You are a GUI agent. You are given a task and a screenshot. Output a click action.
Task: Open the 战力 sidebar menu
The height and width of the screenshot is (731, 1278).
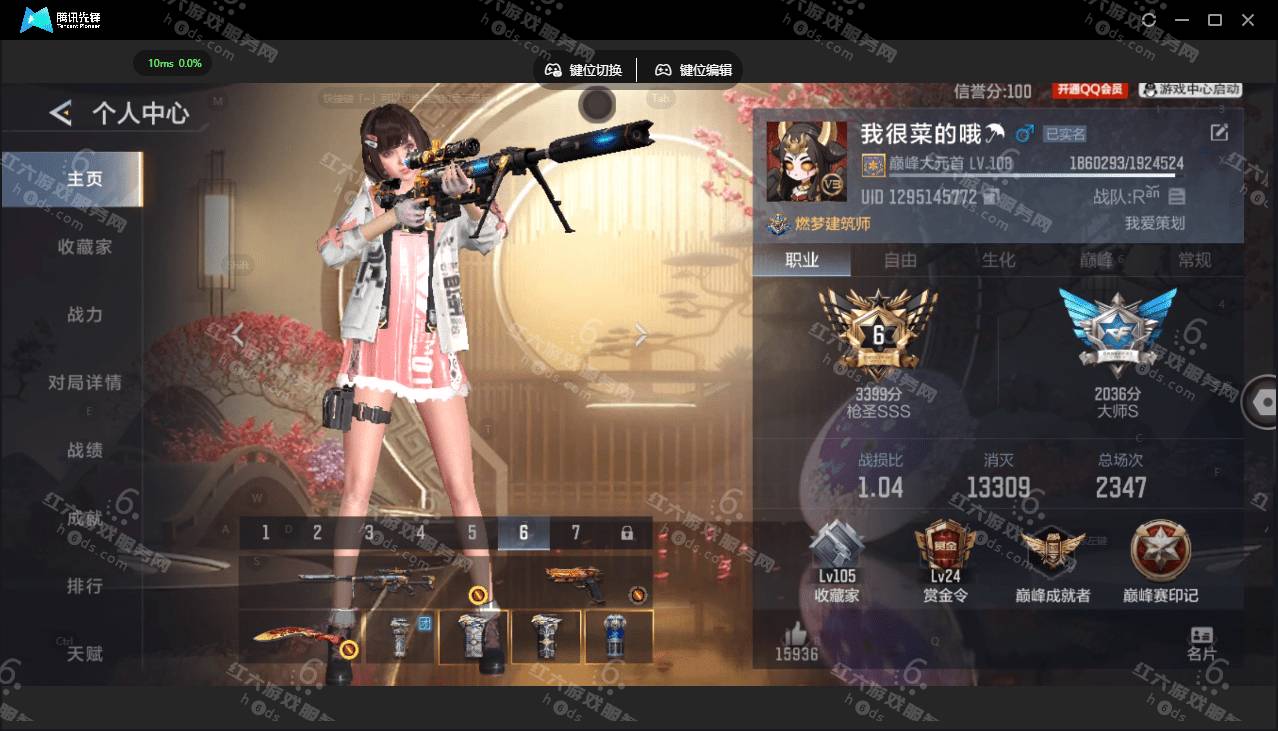tap(85, 314)
